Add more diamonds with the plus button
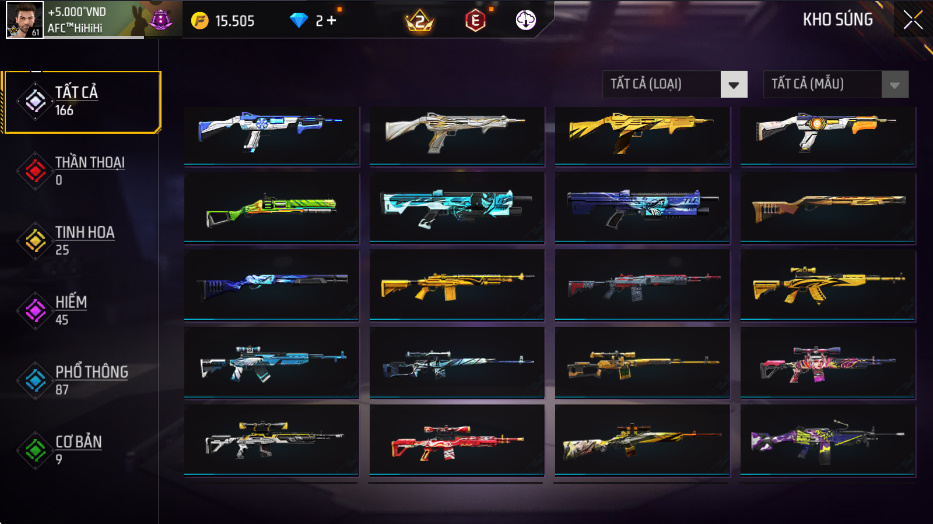This screenshot has height=524, width=933. click(x=331, y=20)
